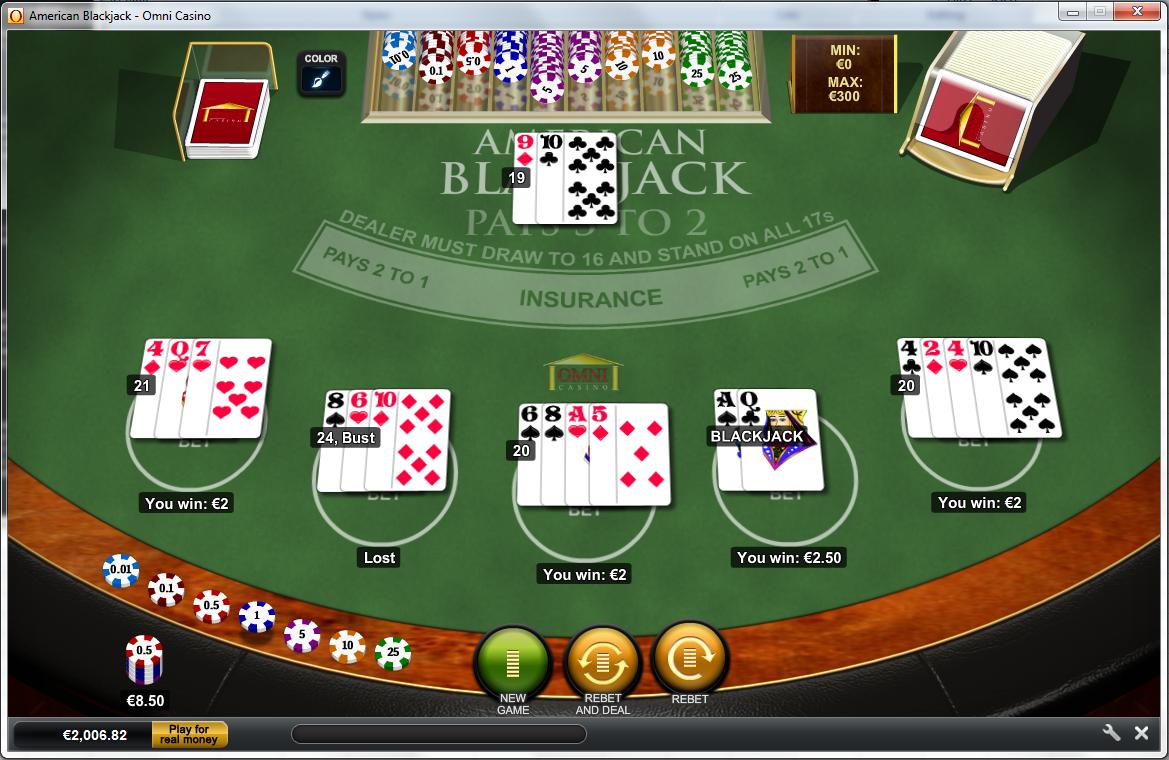1169x760 pixels.
Task: Choose the green 25 chip on the rail
Action: pos(393,654)
